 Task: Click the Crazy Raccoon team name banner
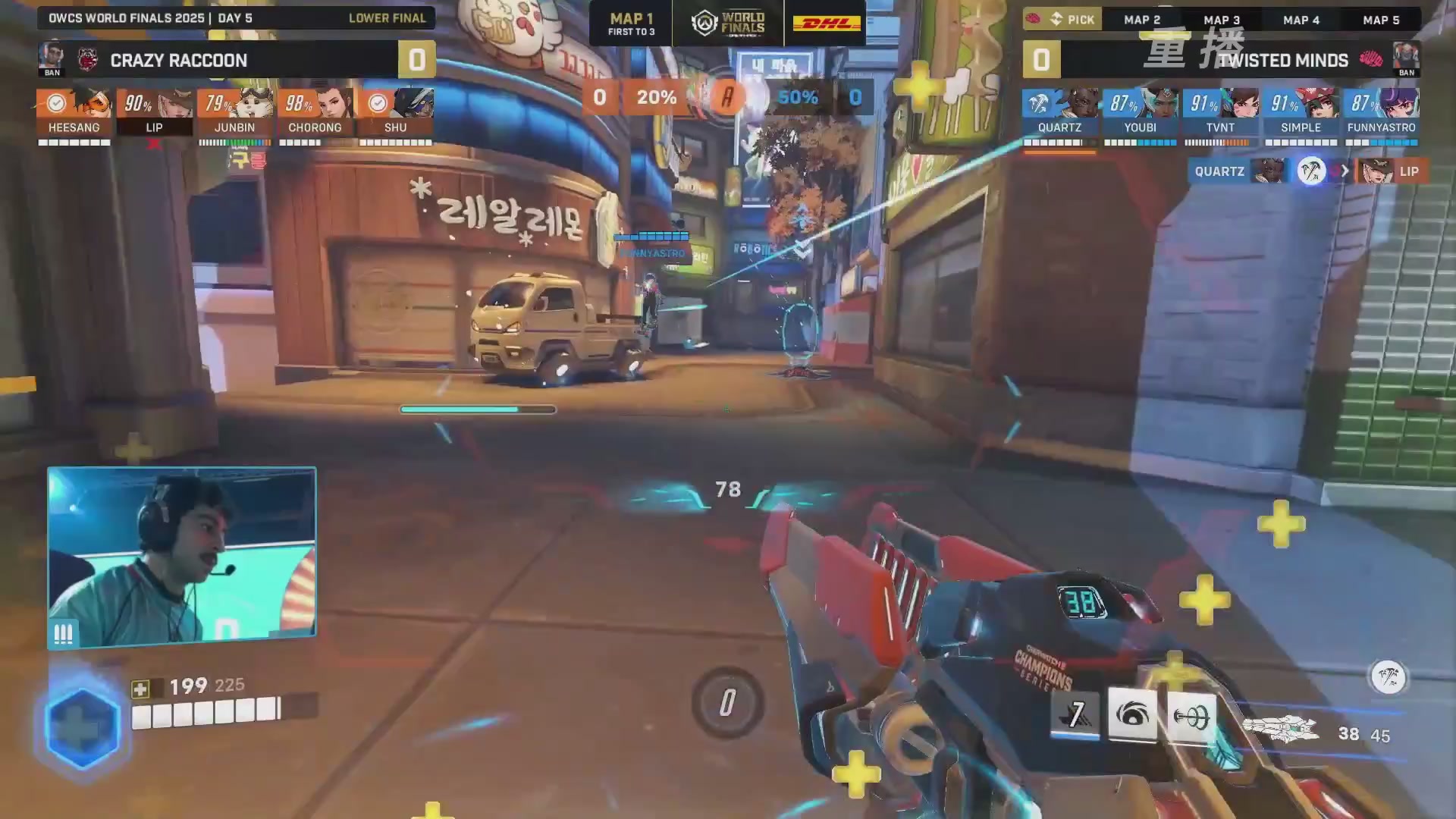(x=179, y=60)
